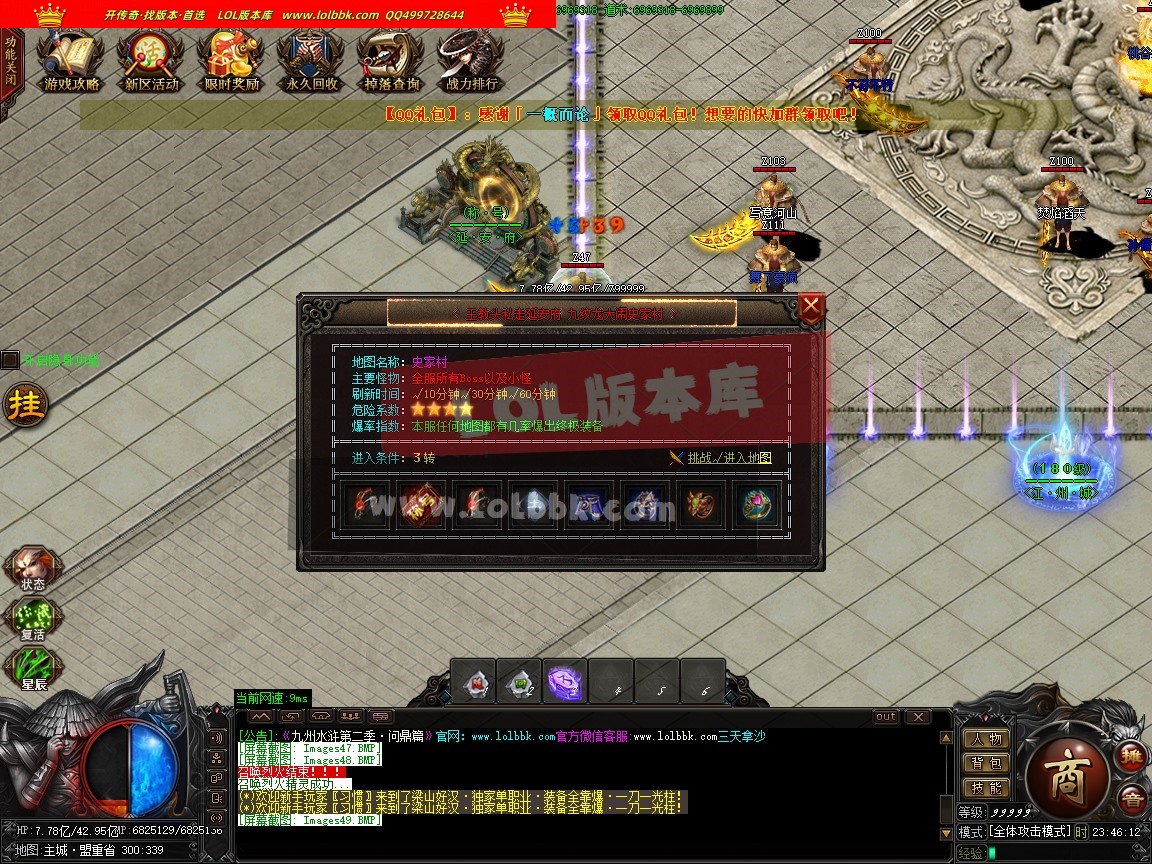The width and height of the screenshot is (1152, 864).
Task: Open the 限时奖励 timed rewards
Action: click(231, 62)
